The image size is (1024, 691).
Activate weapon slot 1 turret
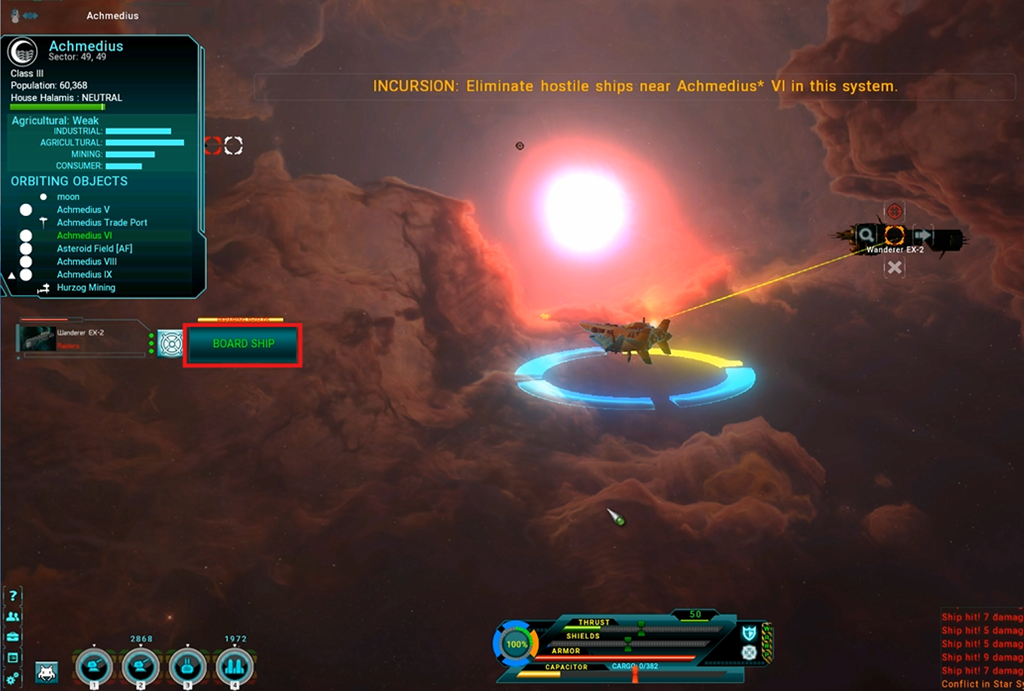click(x=94, y=665)
